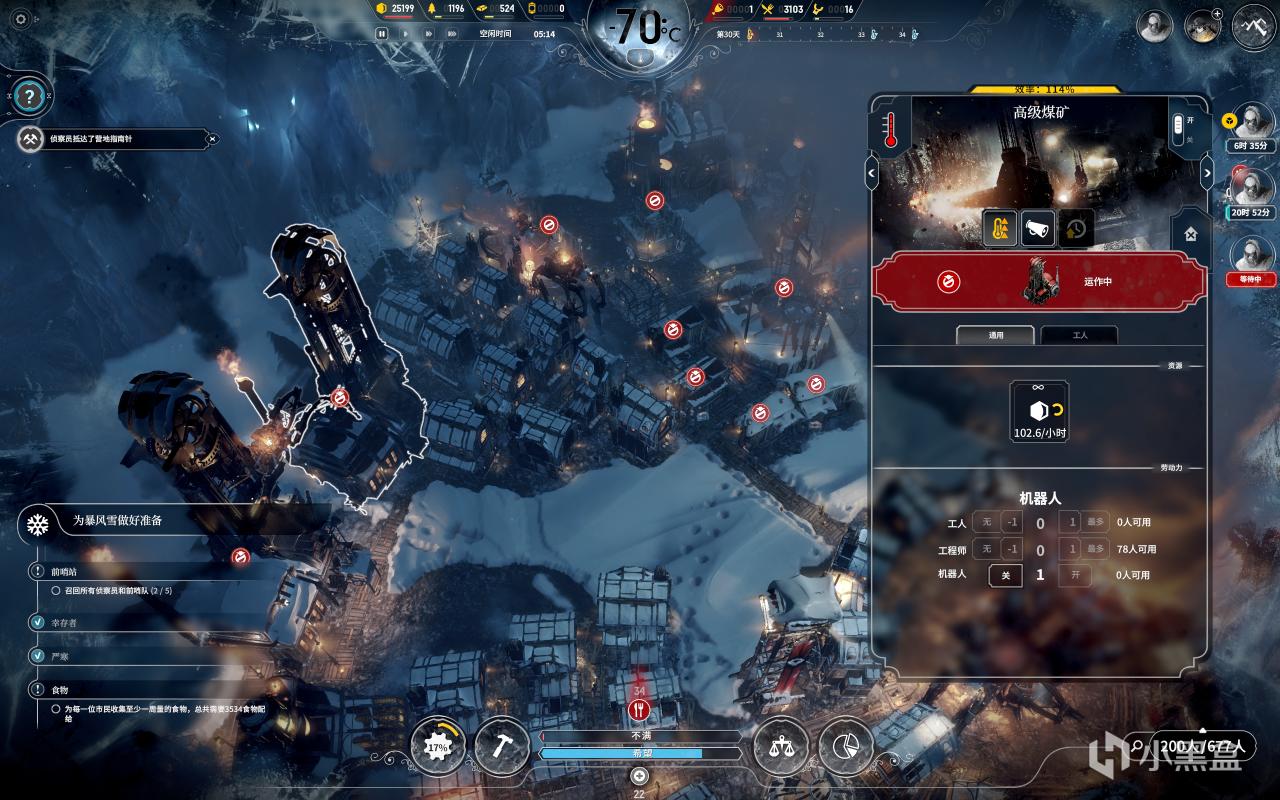Turn the automaton off with 关
This screenshot has width=1280, height=800.
(x=1005, y=575)
